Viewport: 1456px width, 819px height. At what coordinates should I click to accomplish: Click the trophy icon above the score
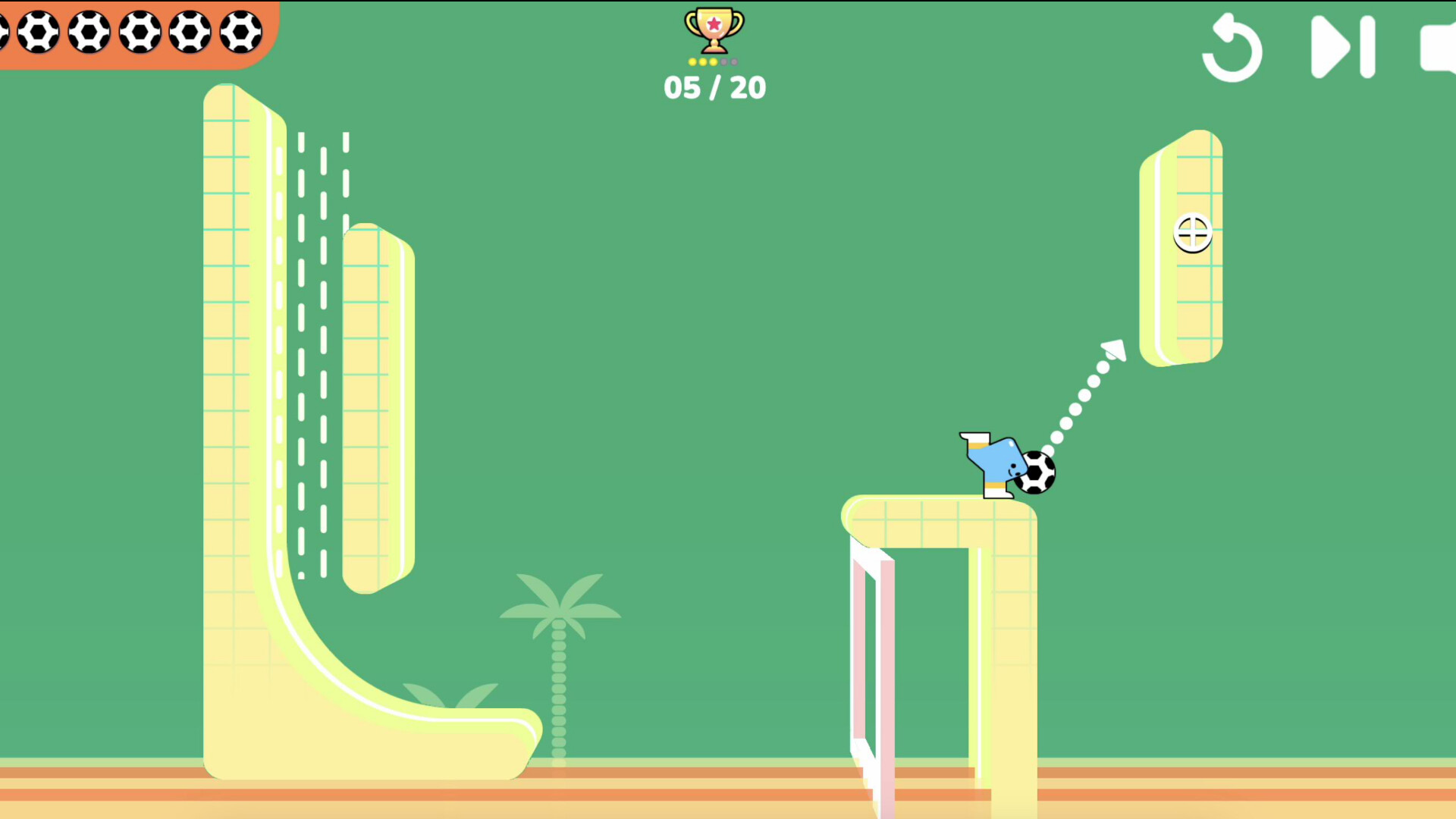(714, 29)
